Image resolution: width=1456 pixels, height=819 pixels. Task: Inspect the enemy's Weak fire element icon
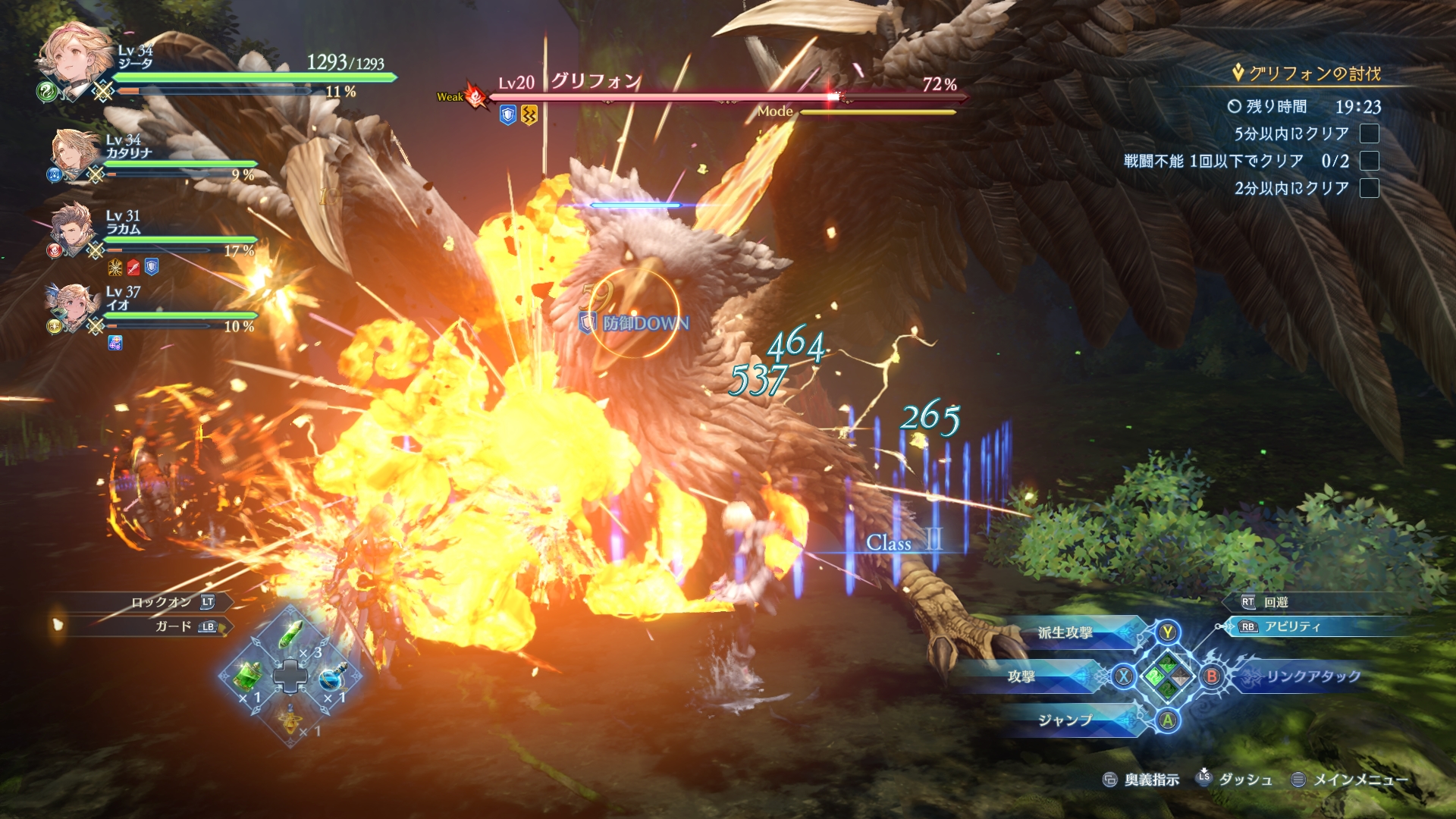click(476, 96)
